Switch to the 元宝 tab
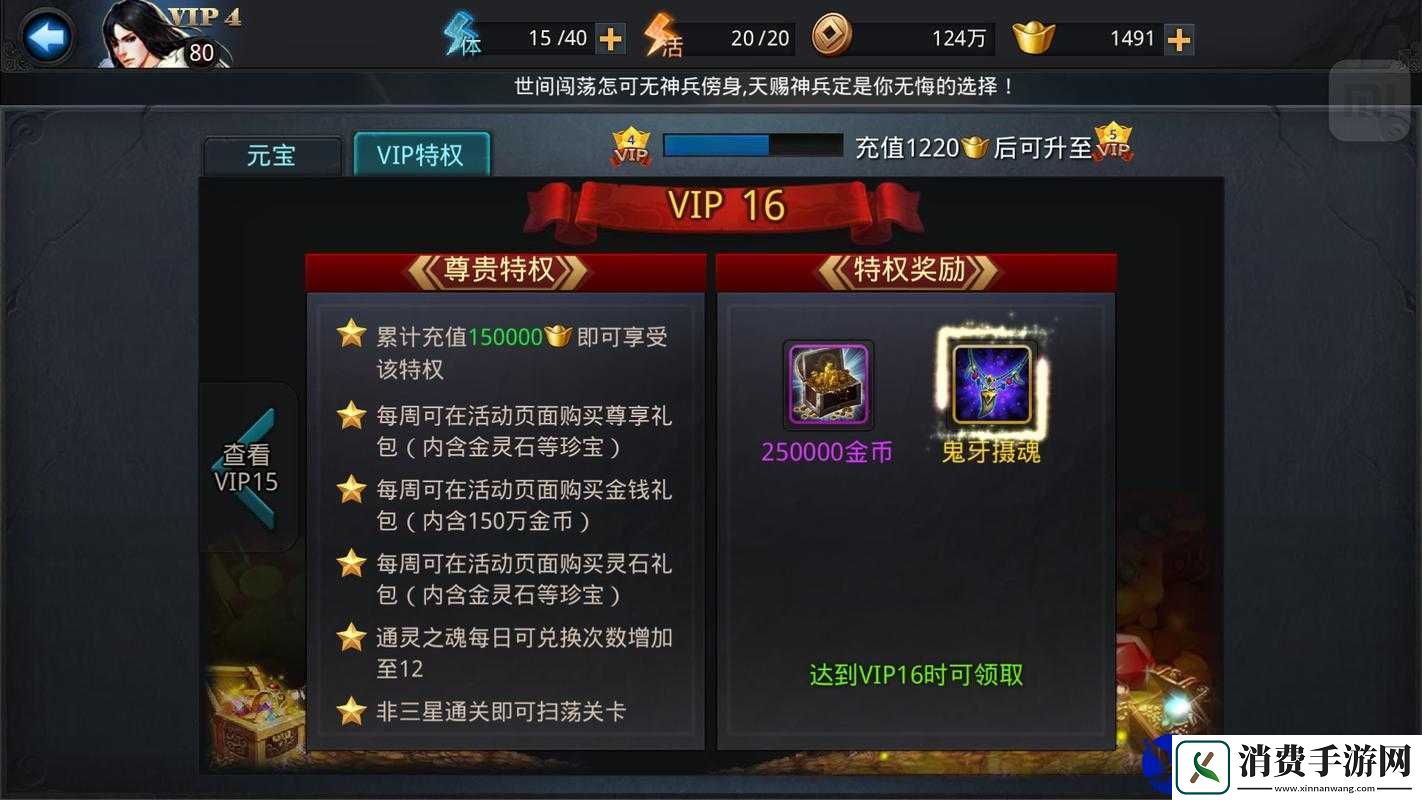 coord(272,156)
